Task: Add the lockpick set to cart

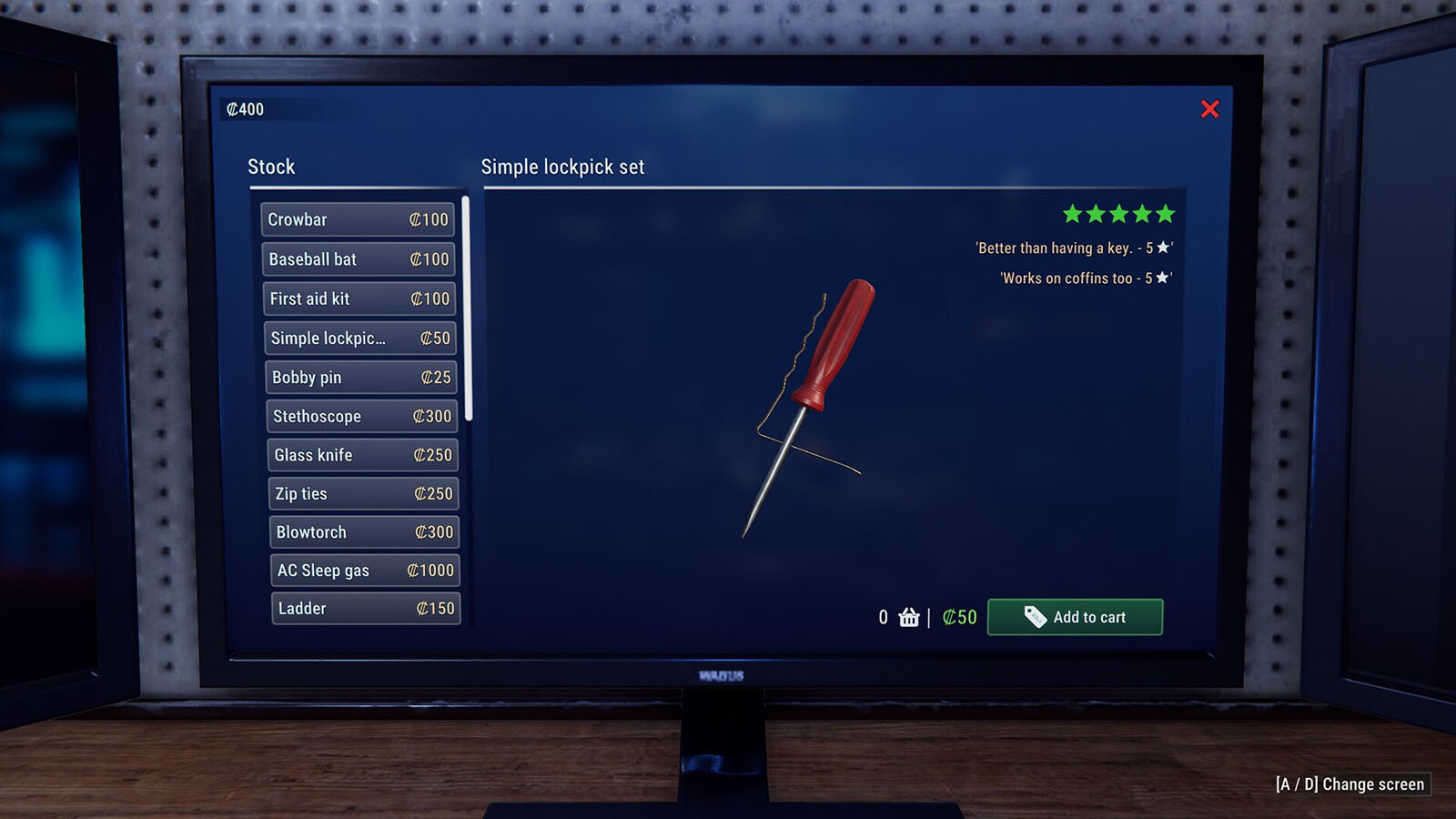Action: pos(1075,617)
